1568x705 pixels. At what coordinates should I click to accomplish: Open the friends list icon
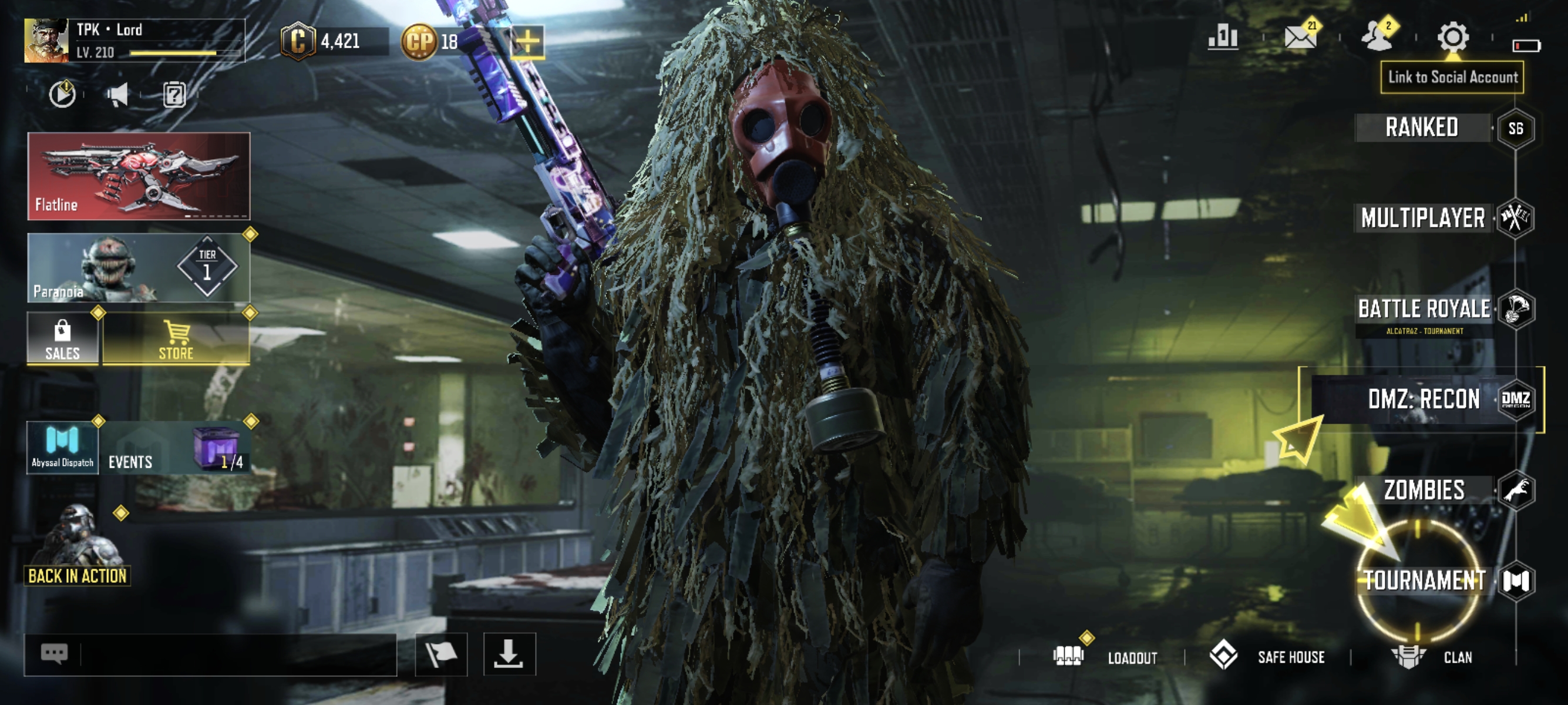click(x=1377, y=38)
